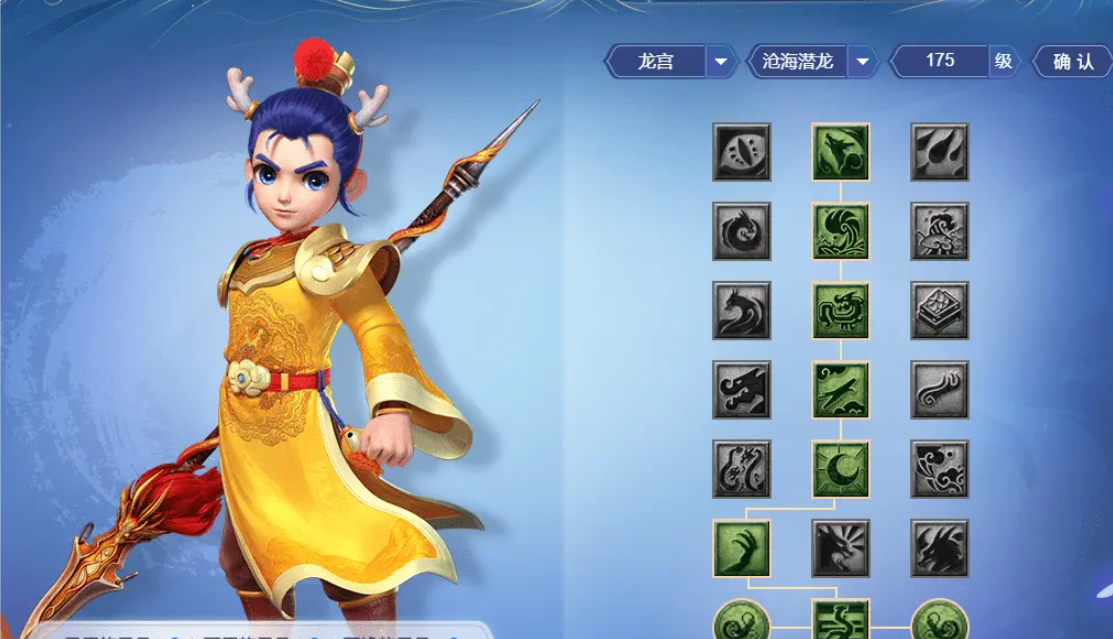Pick the grey twin dragons talent

pos(741,468)
